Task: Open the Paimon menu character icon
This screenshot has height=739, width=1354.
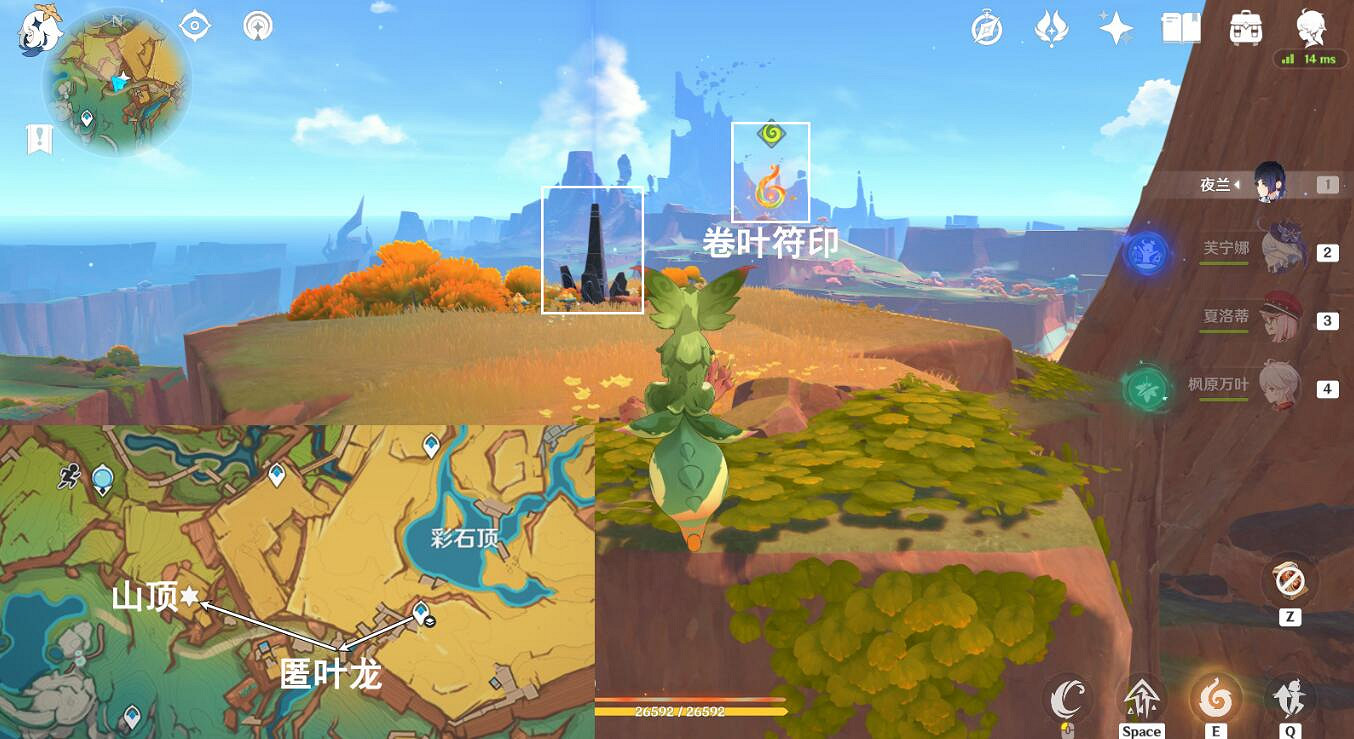Action: tap(1311, 30)
